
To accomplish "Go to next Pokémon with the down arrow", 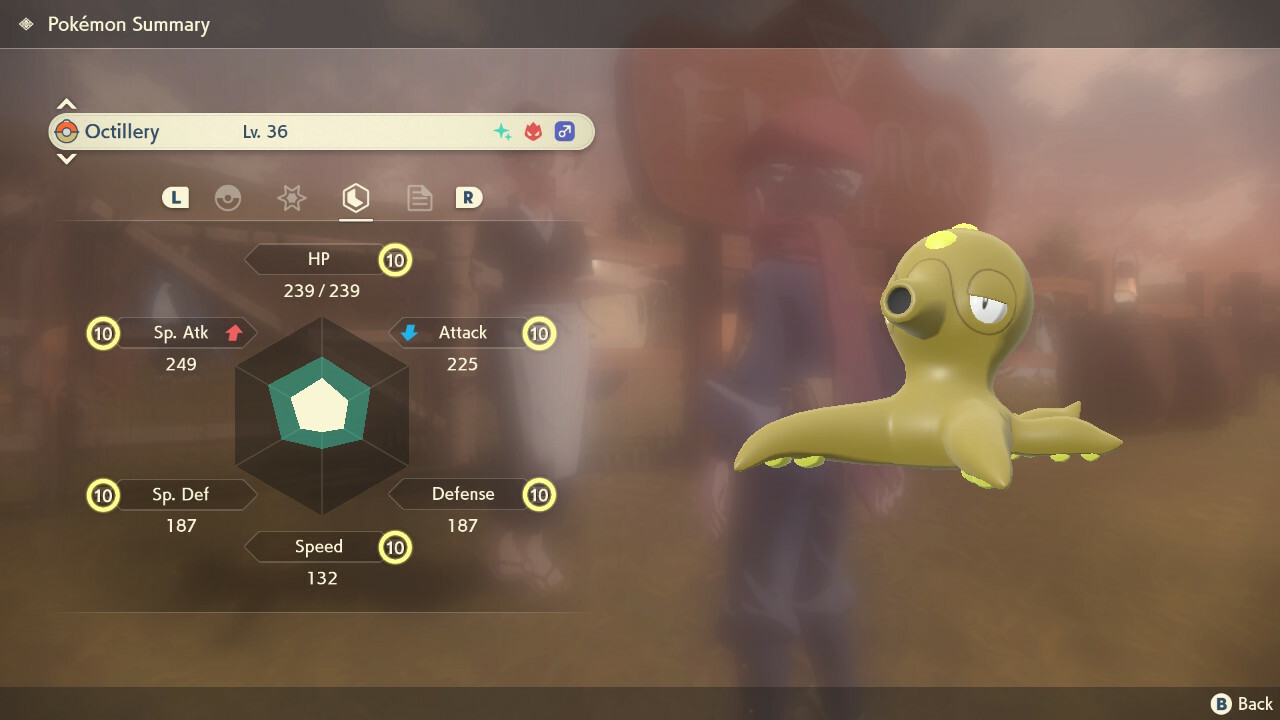I will [x=66, y=159].
